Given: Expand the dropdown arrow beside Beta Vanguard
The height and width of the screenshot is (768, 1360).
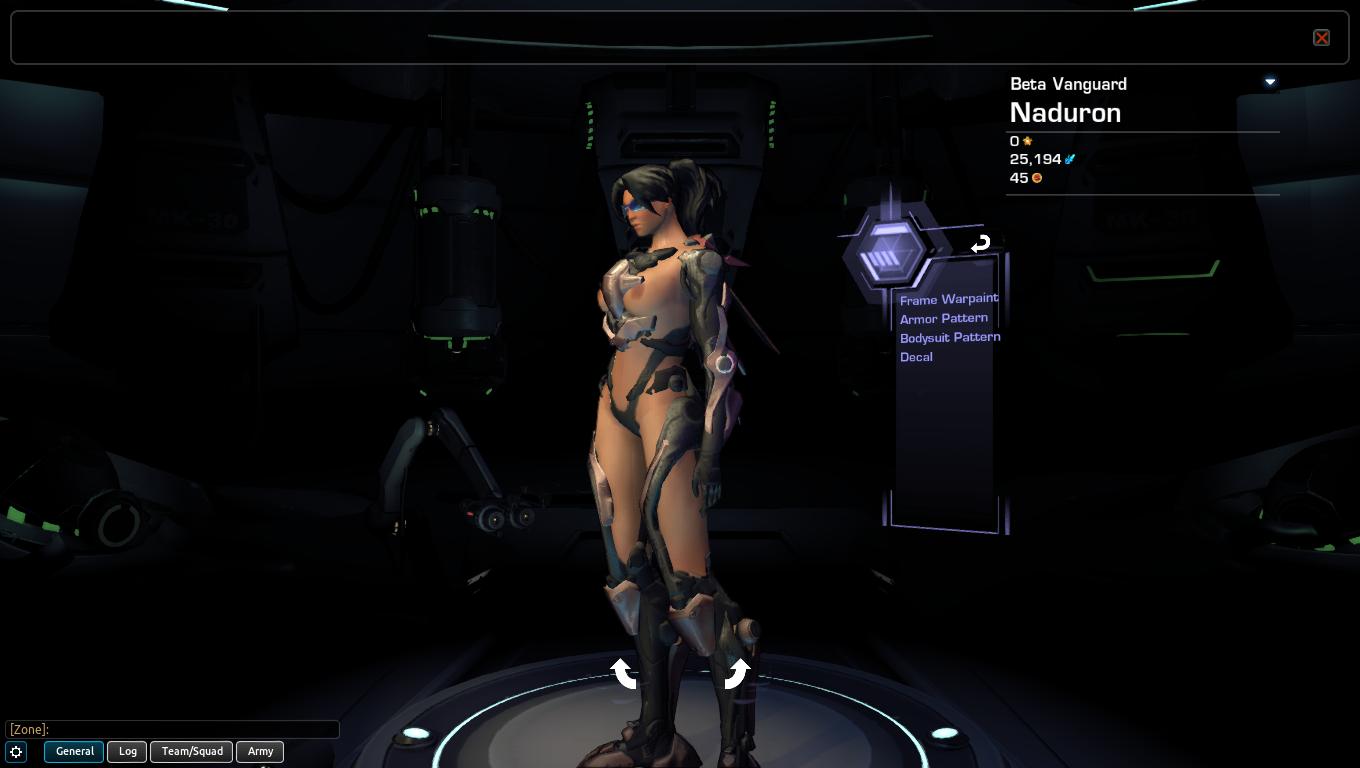Looking at the screenshot, I should [1270, 82].
